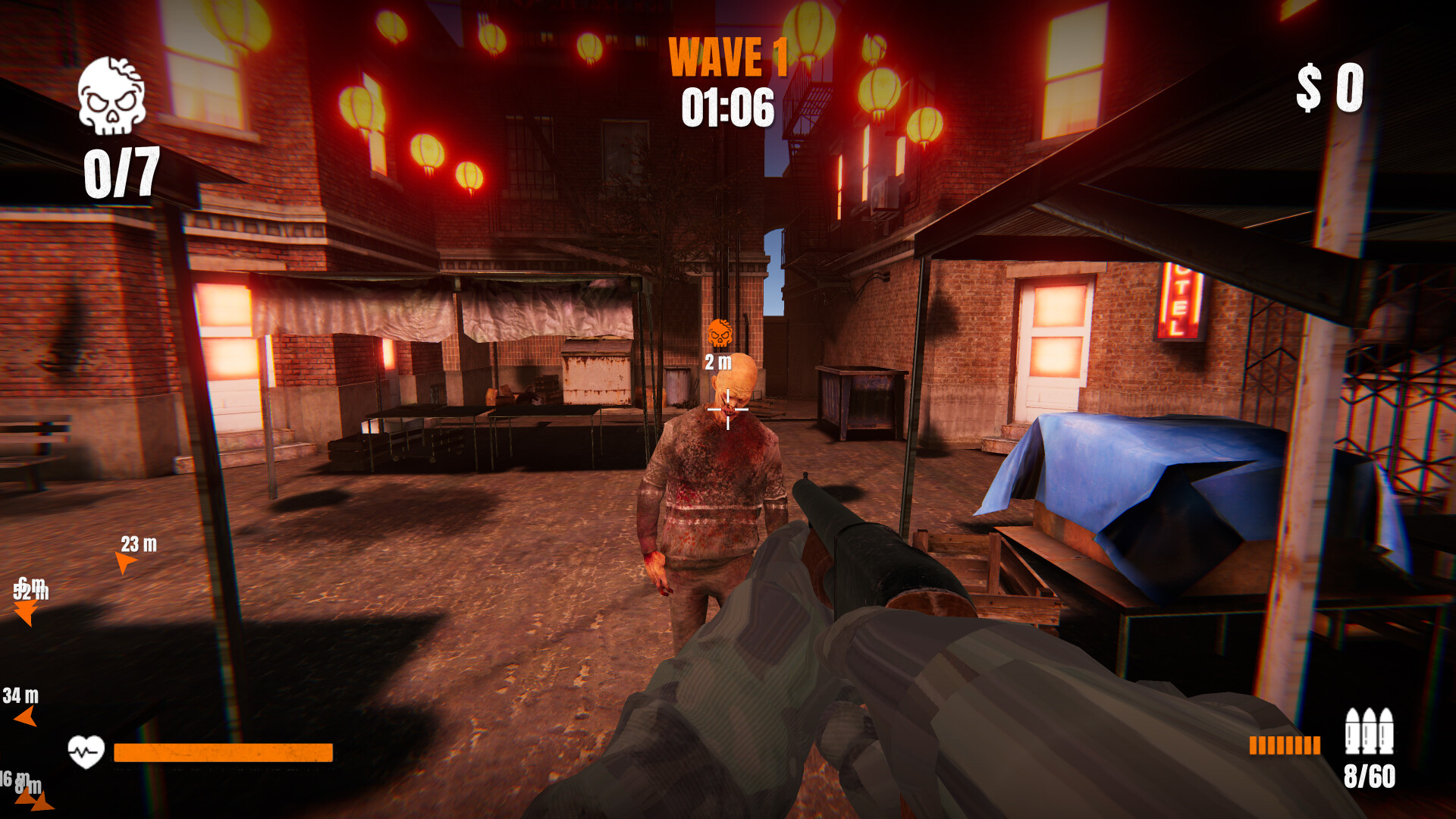Click the orange health bar
This screenshot has width=1456, height=819.
click(222, 751)
